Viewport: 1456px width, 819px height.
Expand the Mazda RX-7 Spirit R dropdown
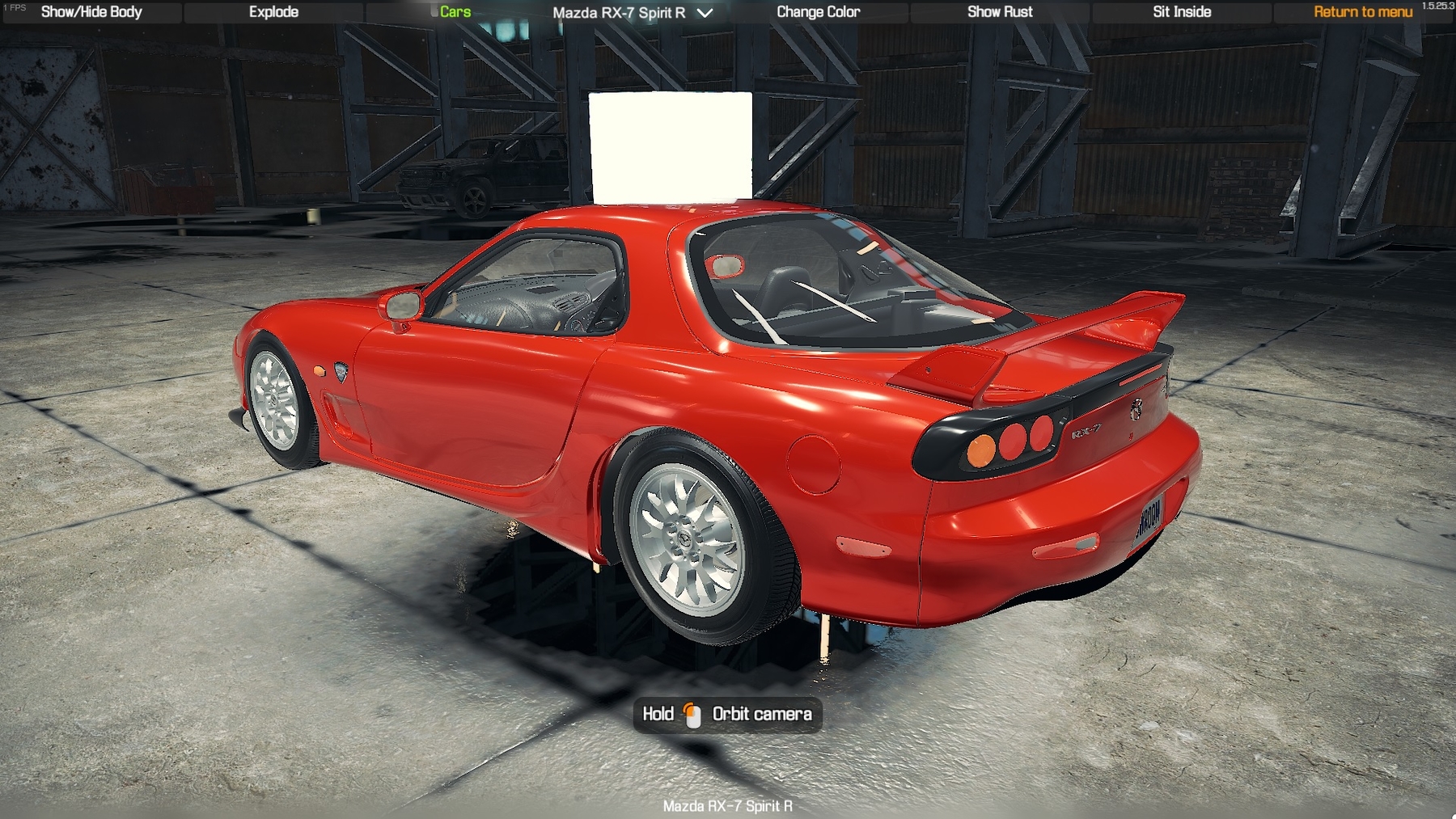click(x=703, y=13)
